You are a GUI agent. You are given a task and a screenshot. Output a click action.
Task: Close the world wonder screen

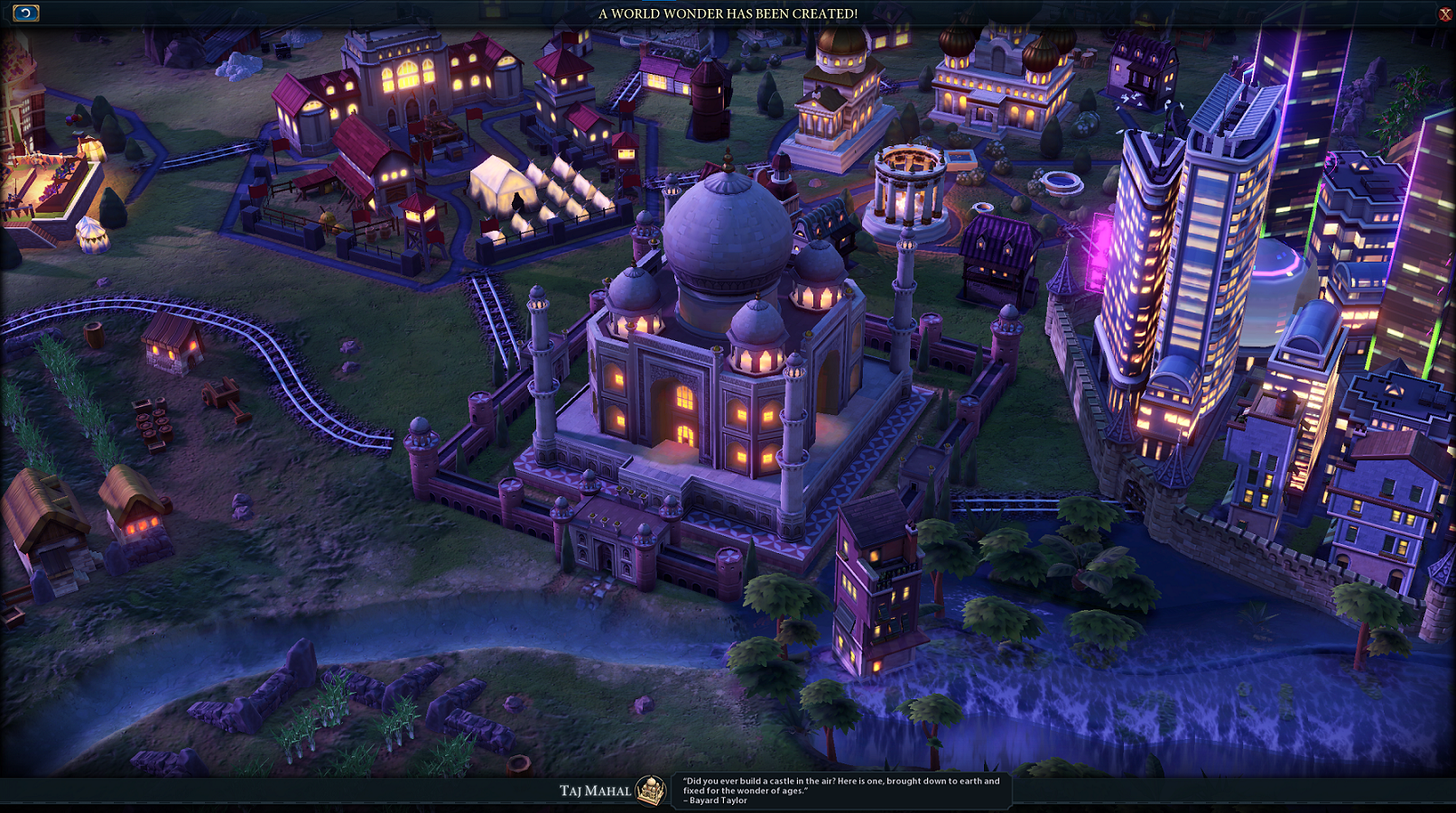coord(1444,14)
